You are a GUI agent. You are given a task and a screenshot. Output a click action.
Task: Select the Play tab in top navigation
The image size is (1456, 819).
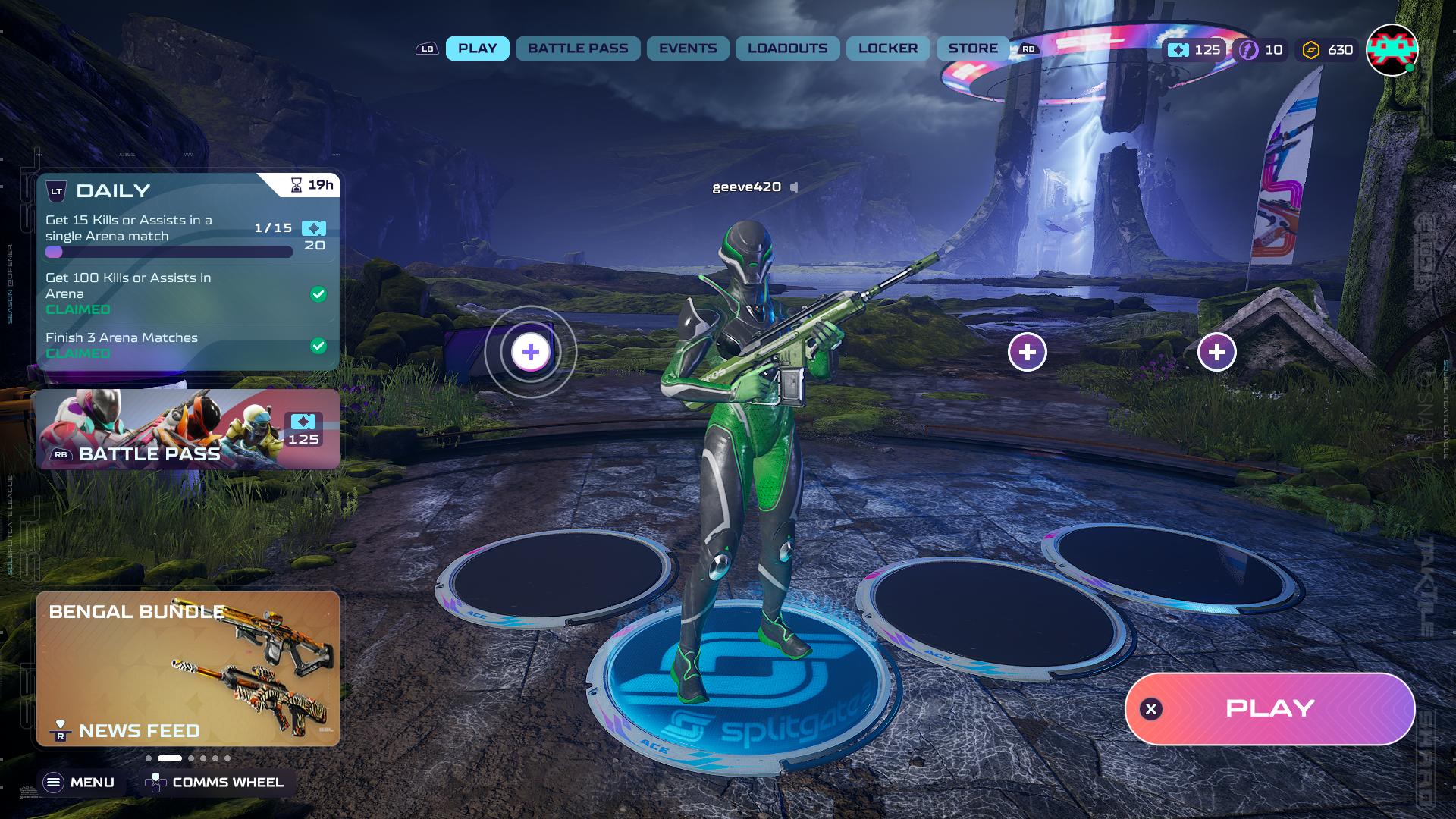(477, 49)
